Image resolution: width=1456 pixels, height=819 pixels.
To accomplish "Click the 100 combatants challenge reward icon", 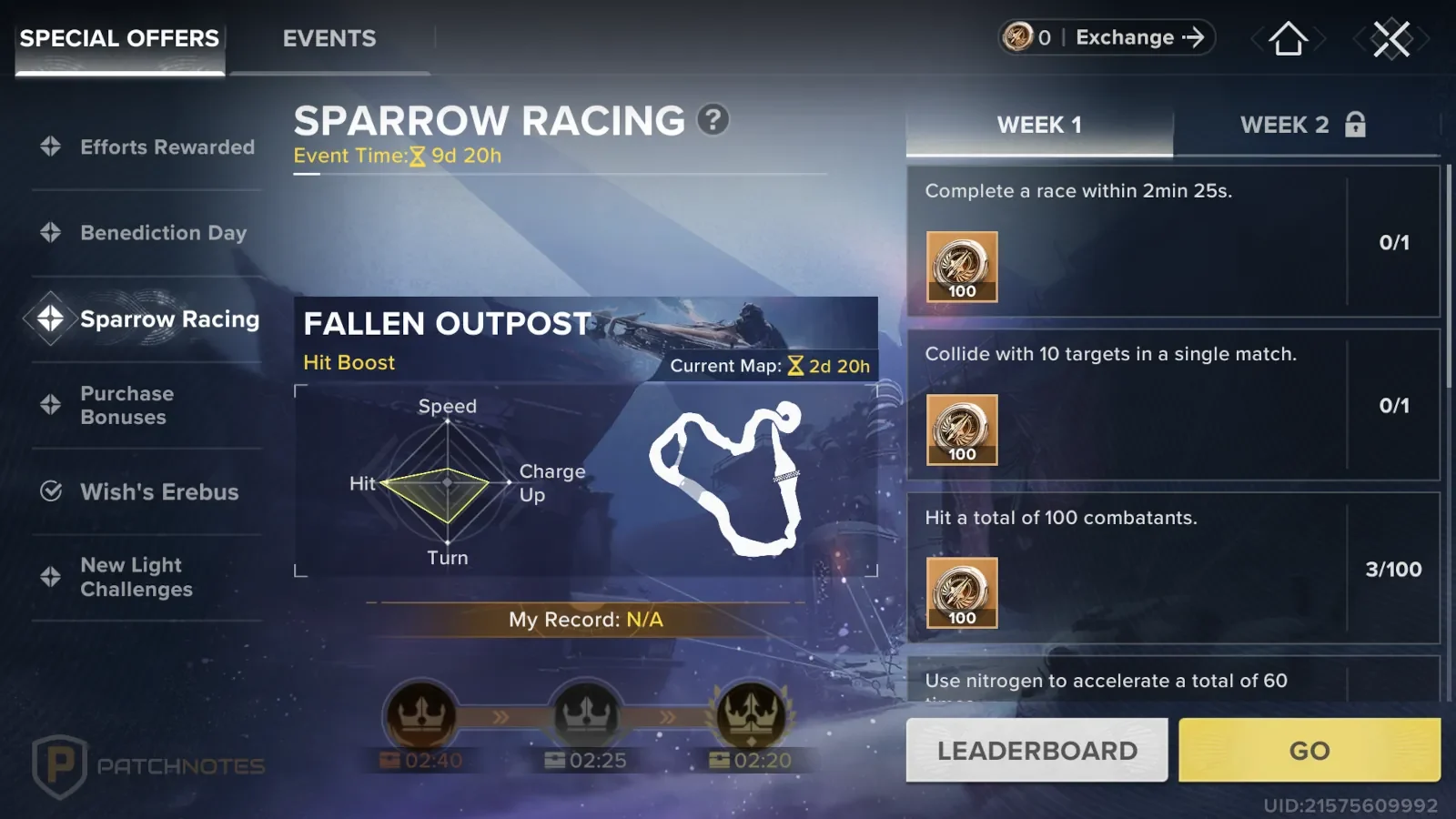I will pyautogui.click(x=962, y=593).
